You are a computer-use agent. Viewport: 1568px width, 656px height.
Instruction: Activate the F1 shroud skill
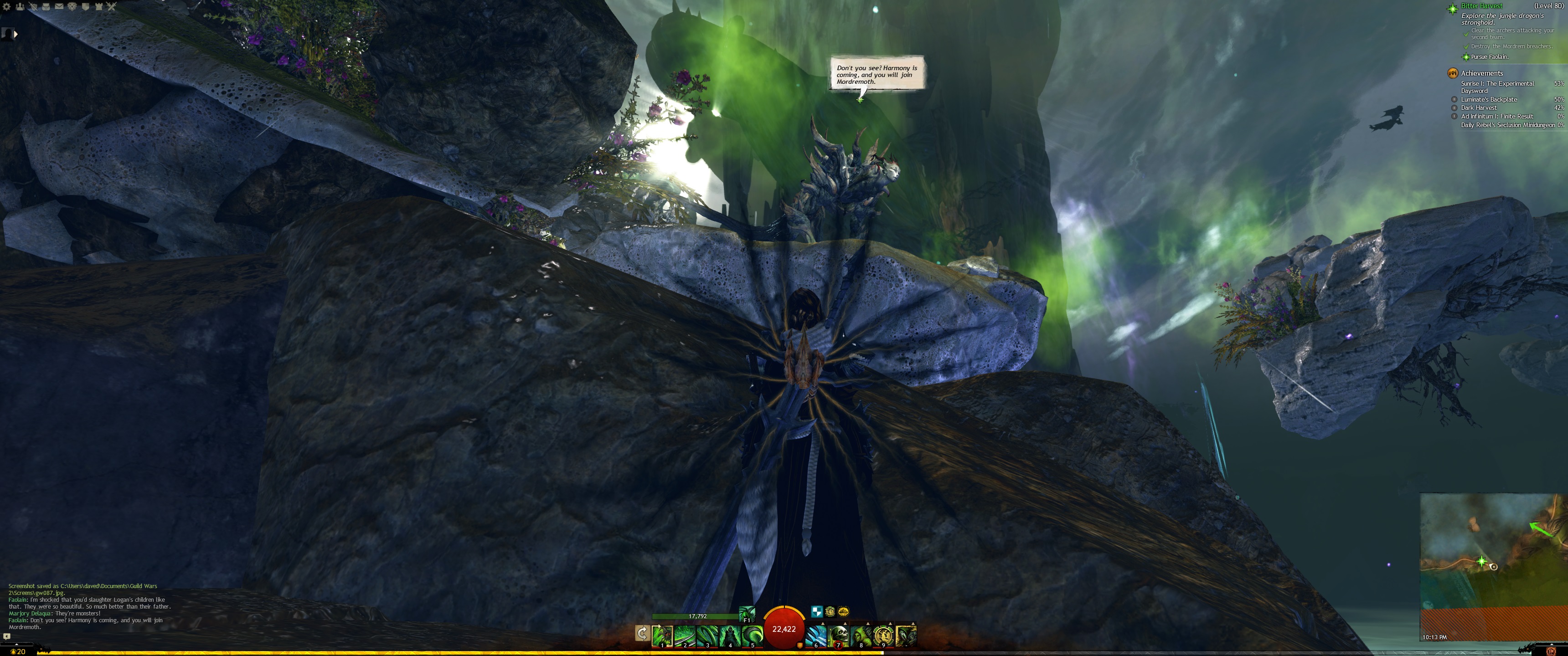747,613
